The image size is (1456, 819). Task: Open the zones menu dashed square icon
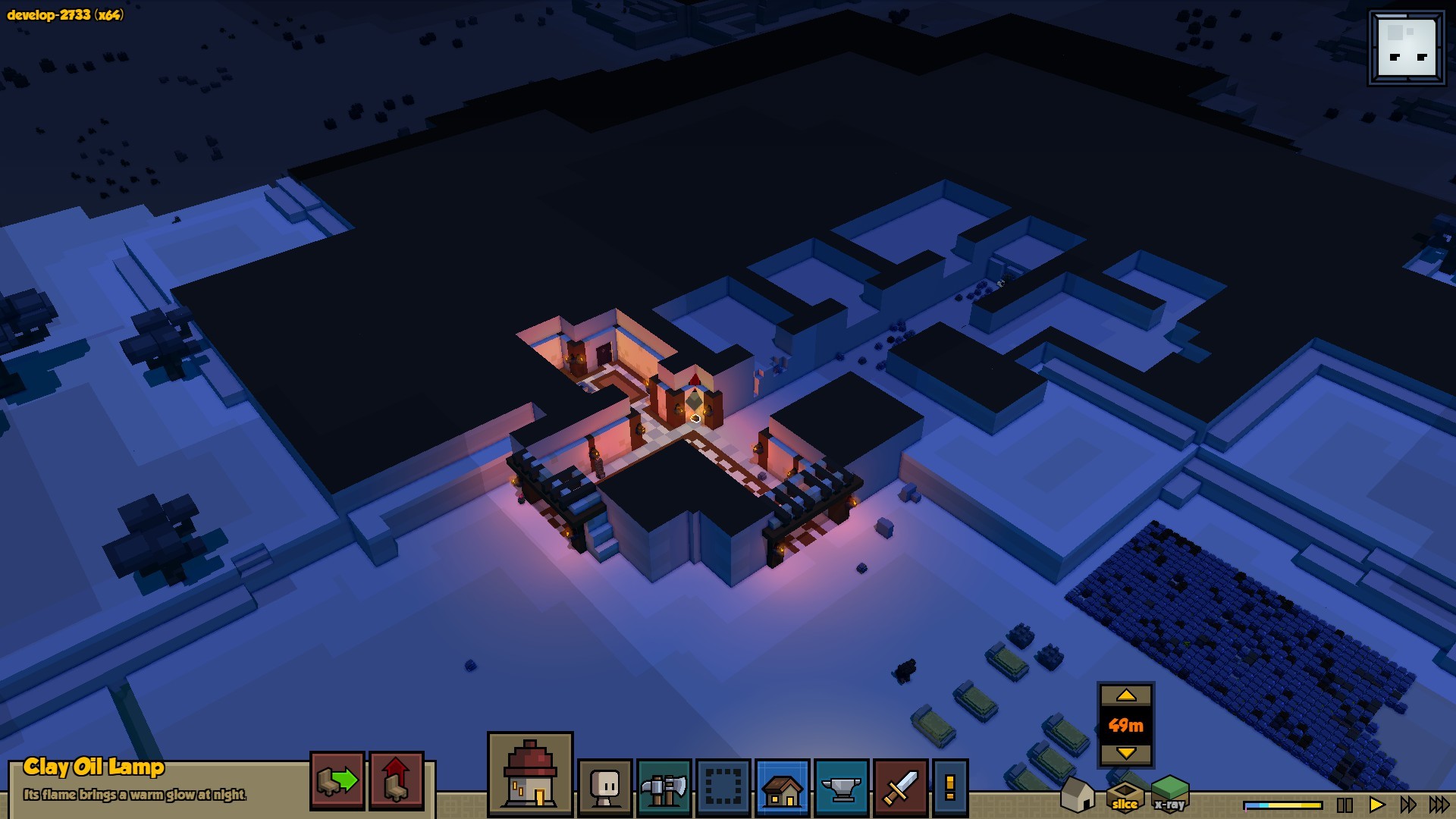[x=723, y=788]
